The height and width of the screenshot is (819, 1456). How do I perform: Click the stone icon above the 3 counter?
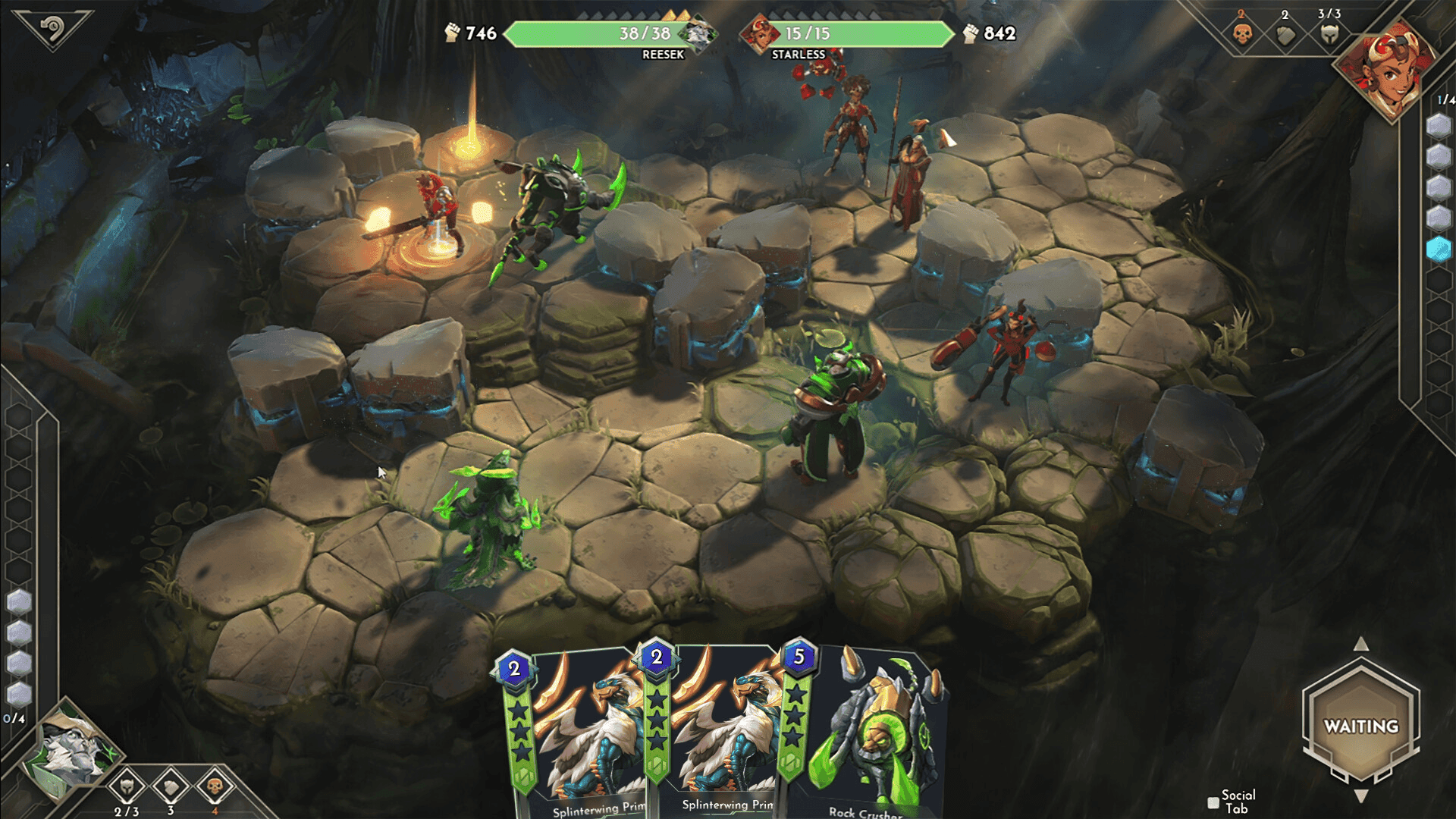171,788
